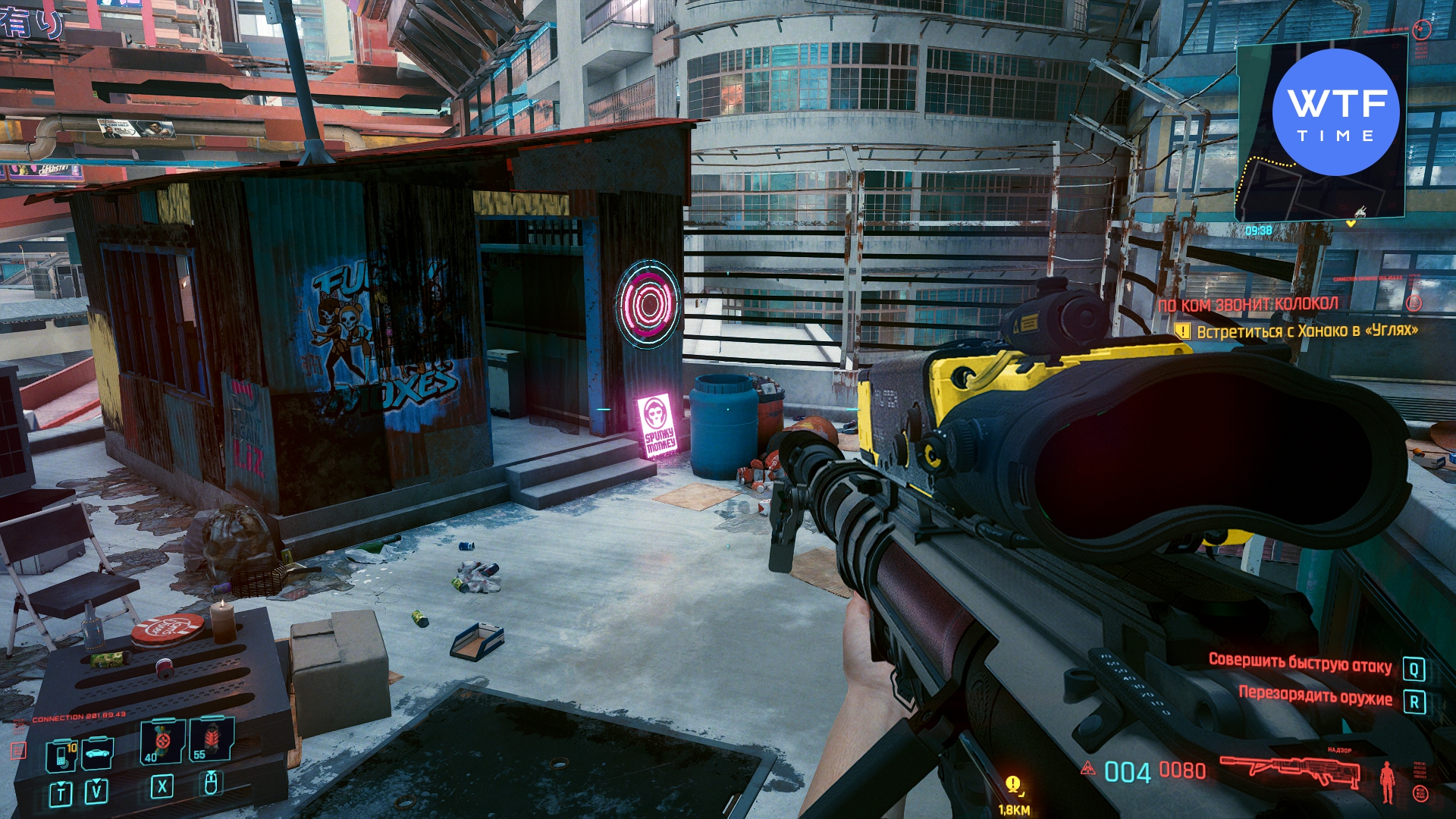This screenshot has height=819, width=1456.
Task: Choose the «Перезарядить оружие» action
Action: coord(1315,697)
